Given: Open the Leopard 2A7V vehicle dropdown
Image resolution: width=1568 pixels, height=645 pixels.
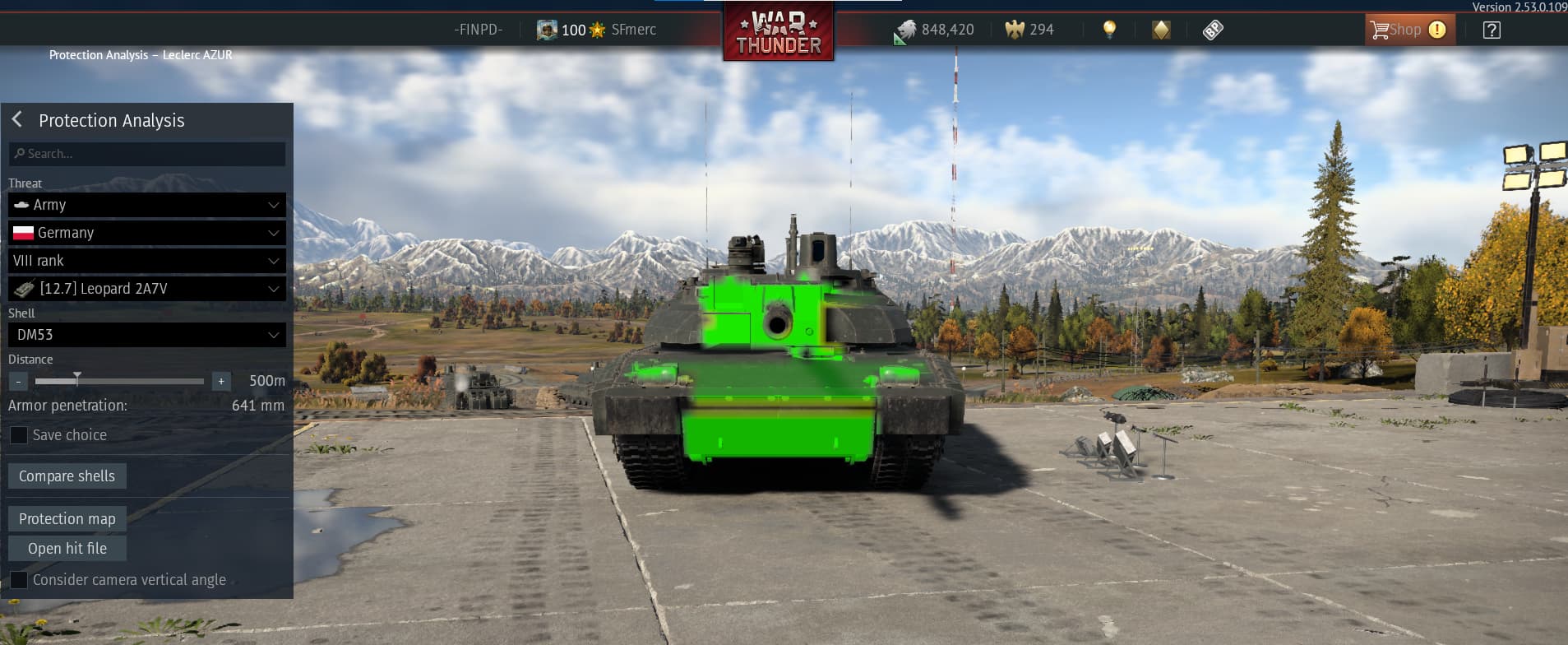Looking at the screenshot, I should pos(147,289).
